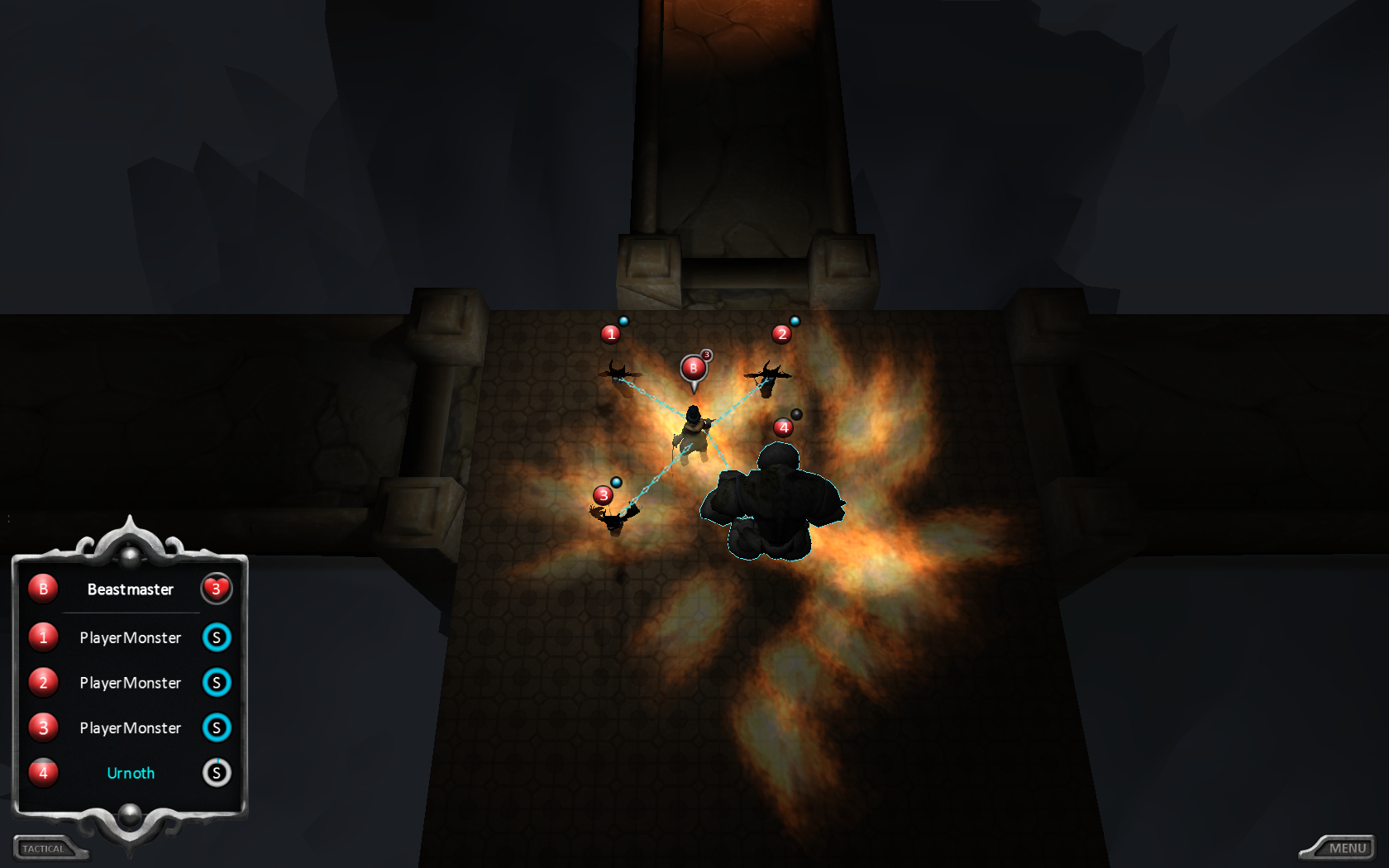Click Urnoth's white S status icon
Viewport: 1389px width, 868px height.
click(217, 773)
